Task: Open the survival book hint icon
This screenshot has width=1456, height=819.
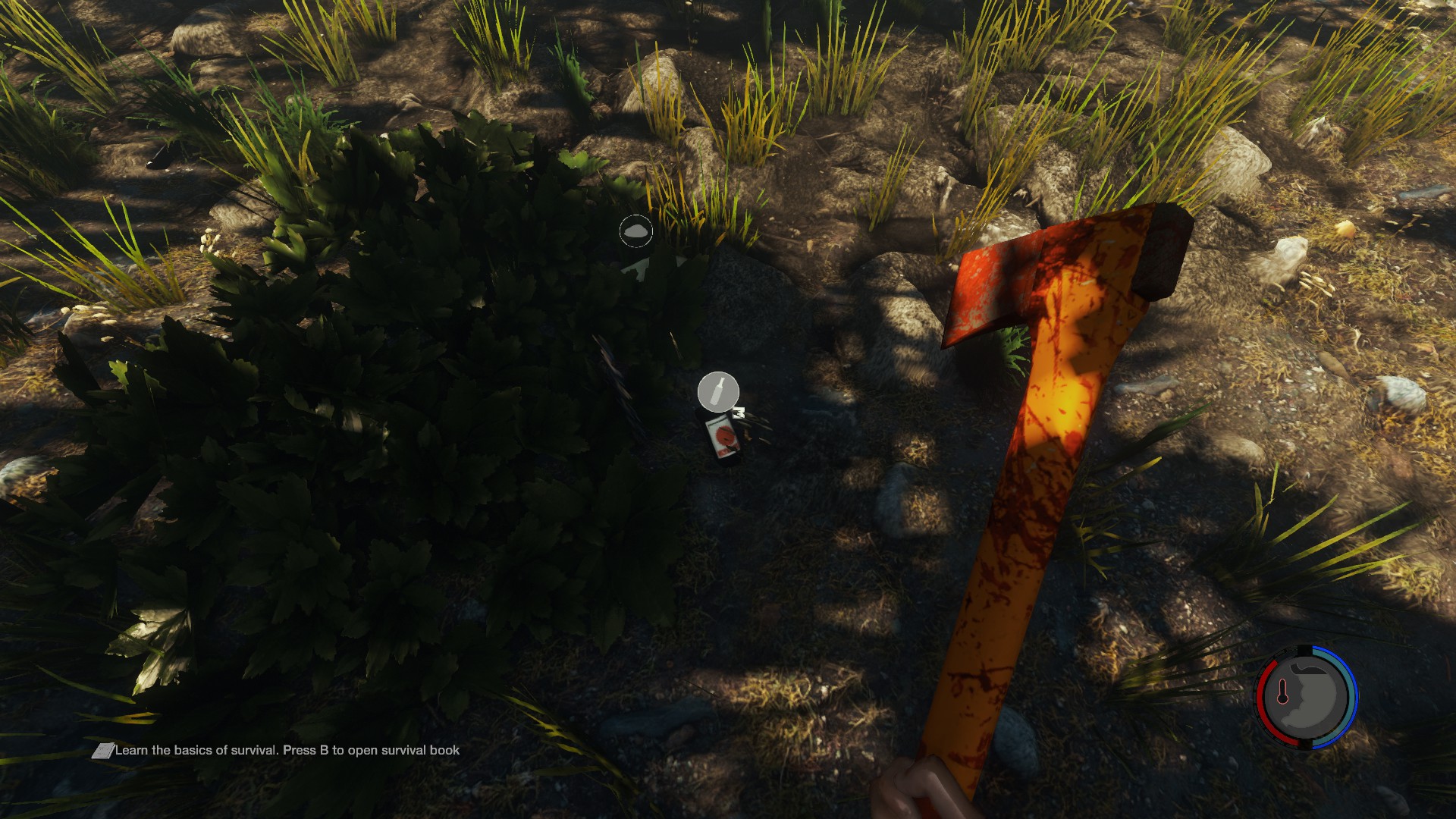Action: tap(102, 751)
